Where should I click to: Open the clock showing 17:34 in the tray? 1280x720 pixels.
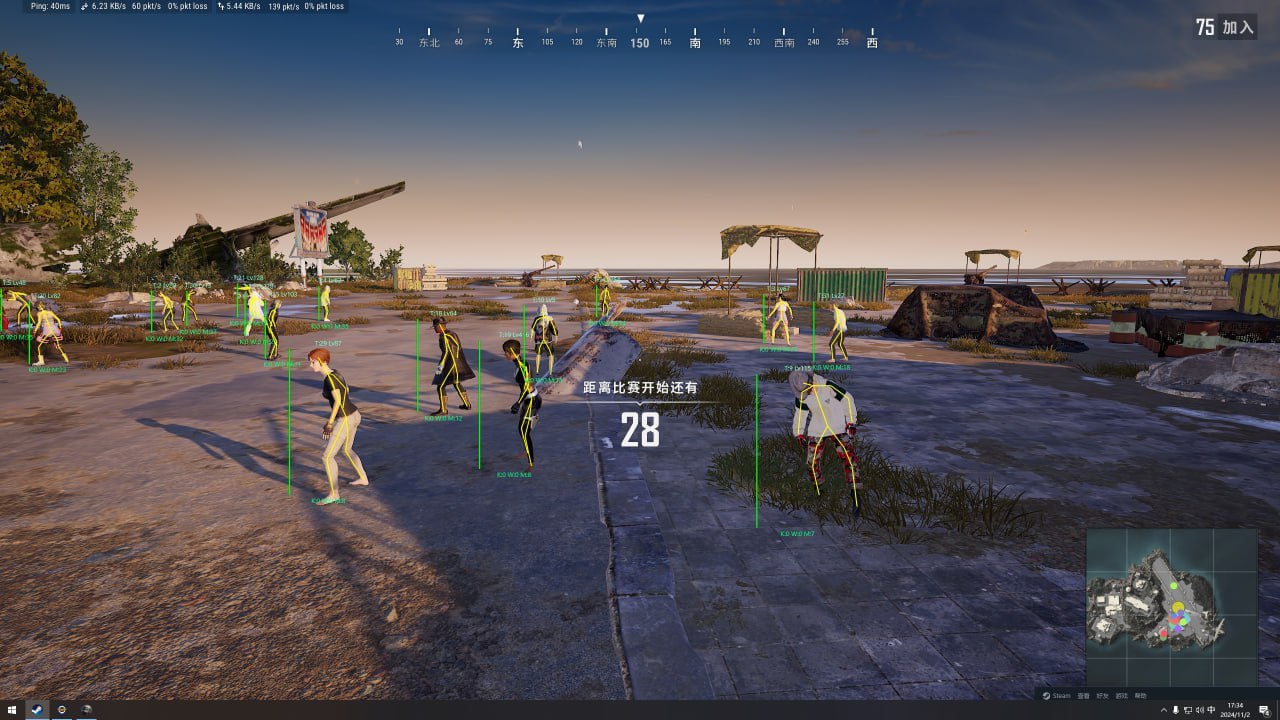coord(1234,710)
